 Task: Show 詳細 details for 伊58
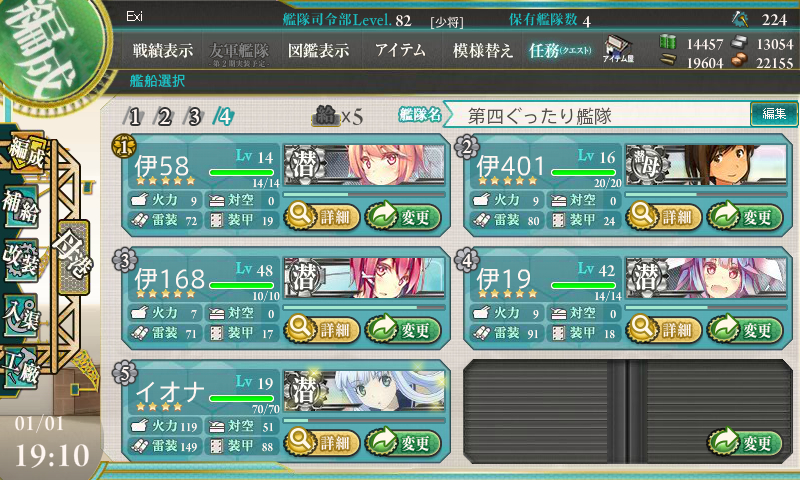[x=320, y=215]
